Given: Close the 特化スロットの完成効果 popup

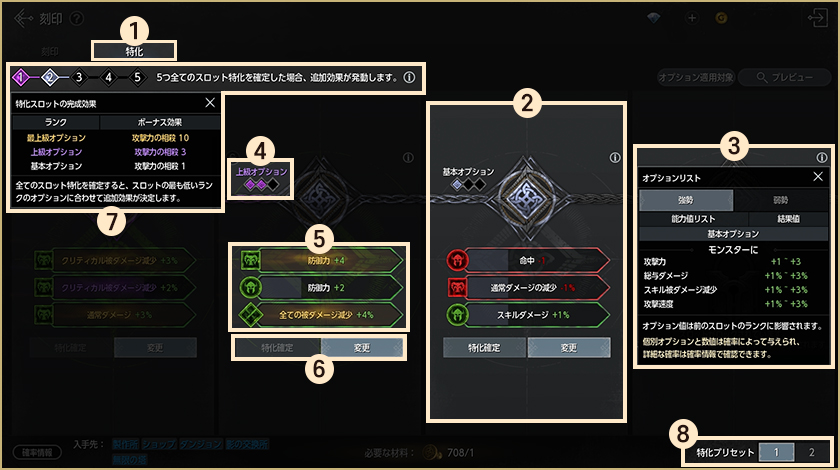Looking at the screenshot, I should (209, 103).
